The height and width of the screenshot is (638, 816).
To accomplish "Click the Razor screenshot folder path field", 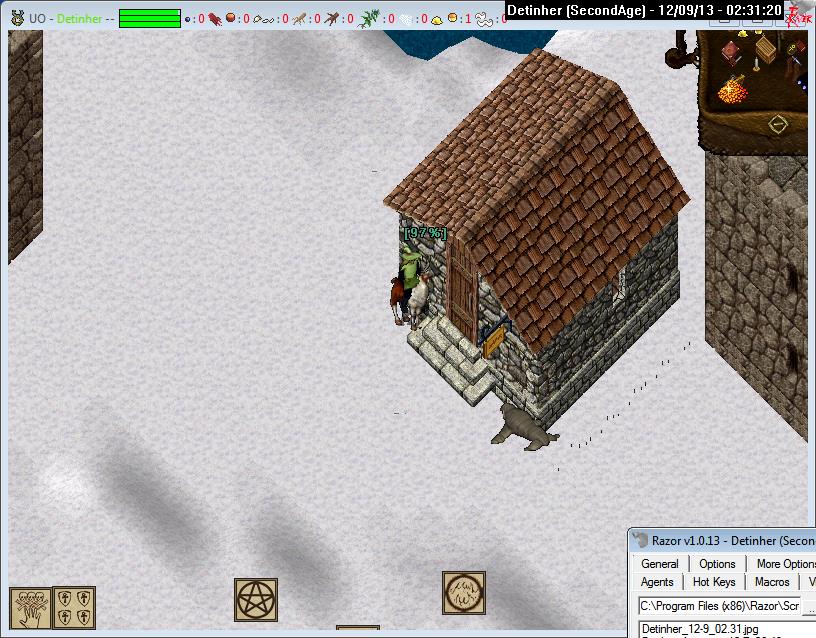I will coord(718,606).
